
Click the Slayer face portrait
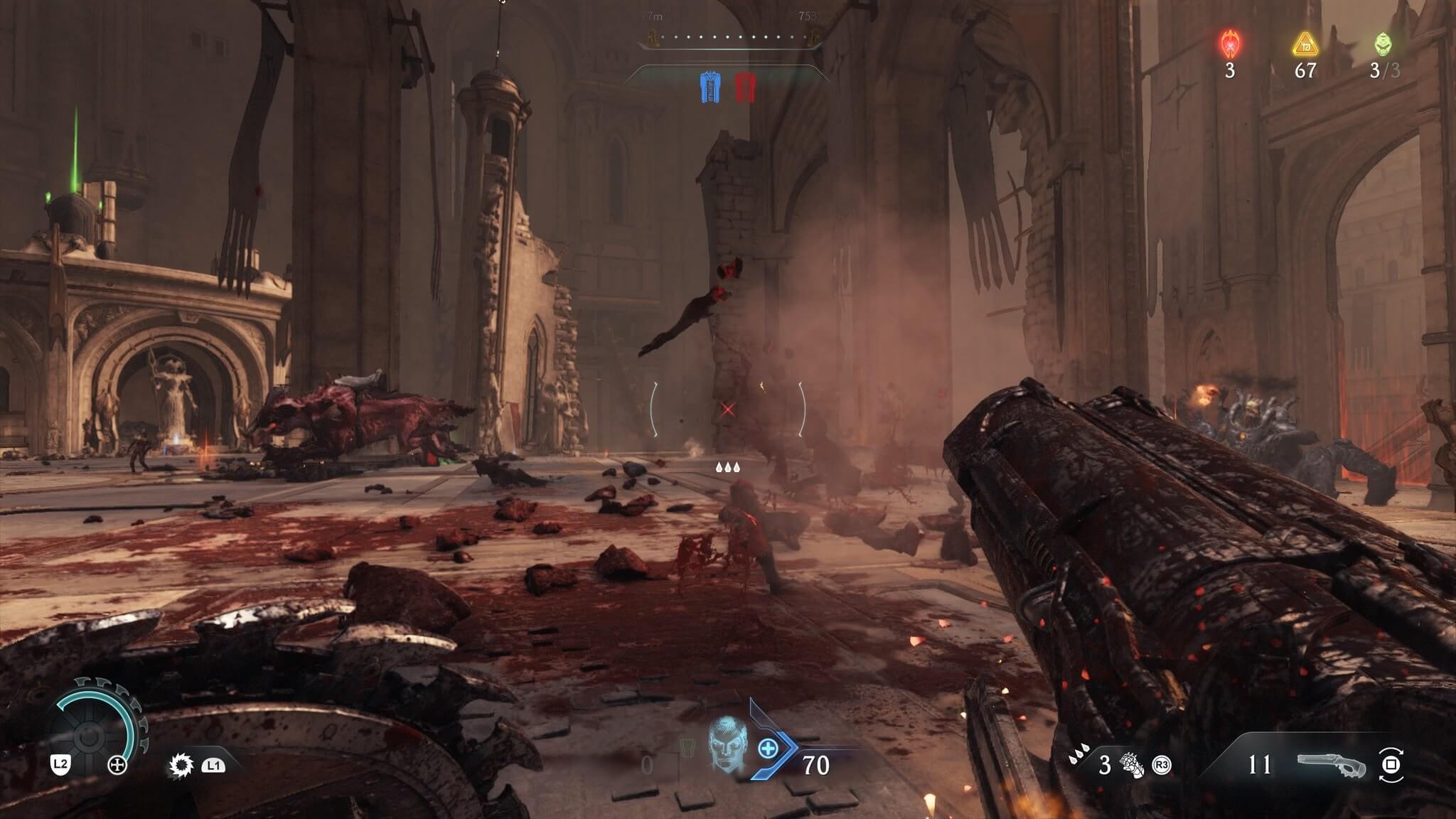[727, 745]
